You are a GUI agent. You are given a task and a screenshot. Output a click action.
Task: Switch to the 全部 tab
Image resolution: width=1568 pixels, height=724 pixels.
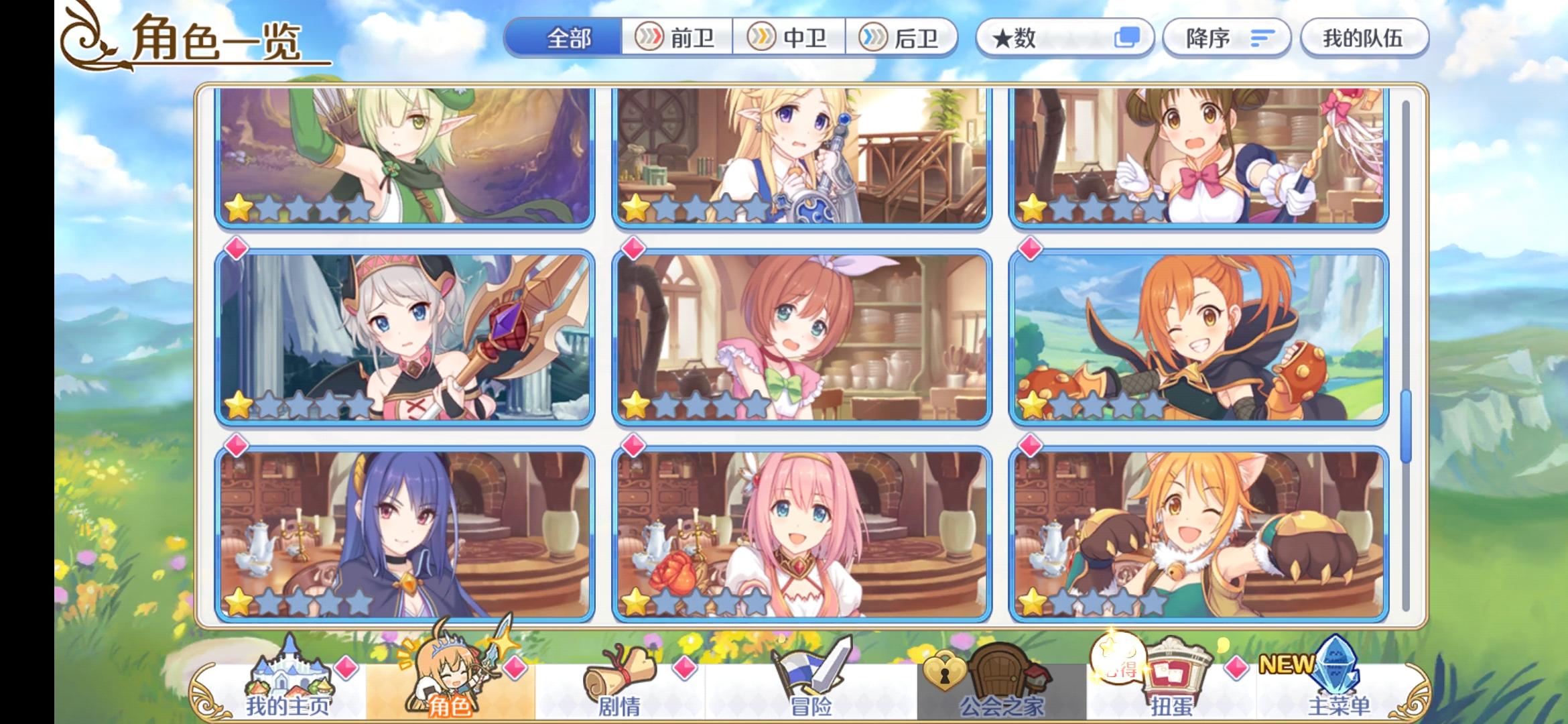pyautogui.click(x=568, y=39)
